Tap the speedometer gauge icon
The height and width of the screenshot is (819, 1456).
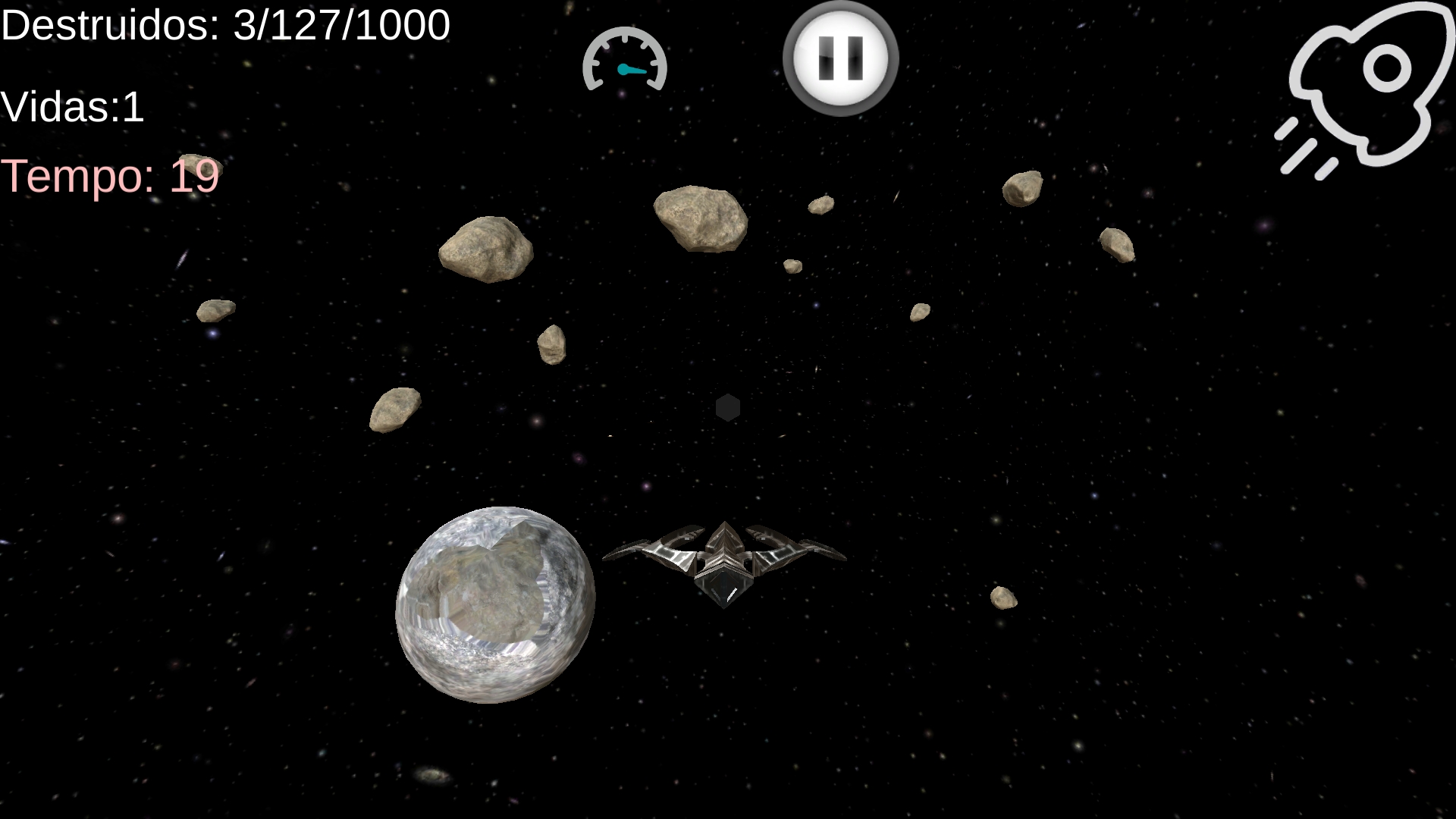click(624, 61)
